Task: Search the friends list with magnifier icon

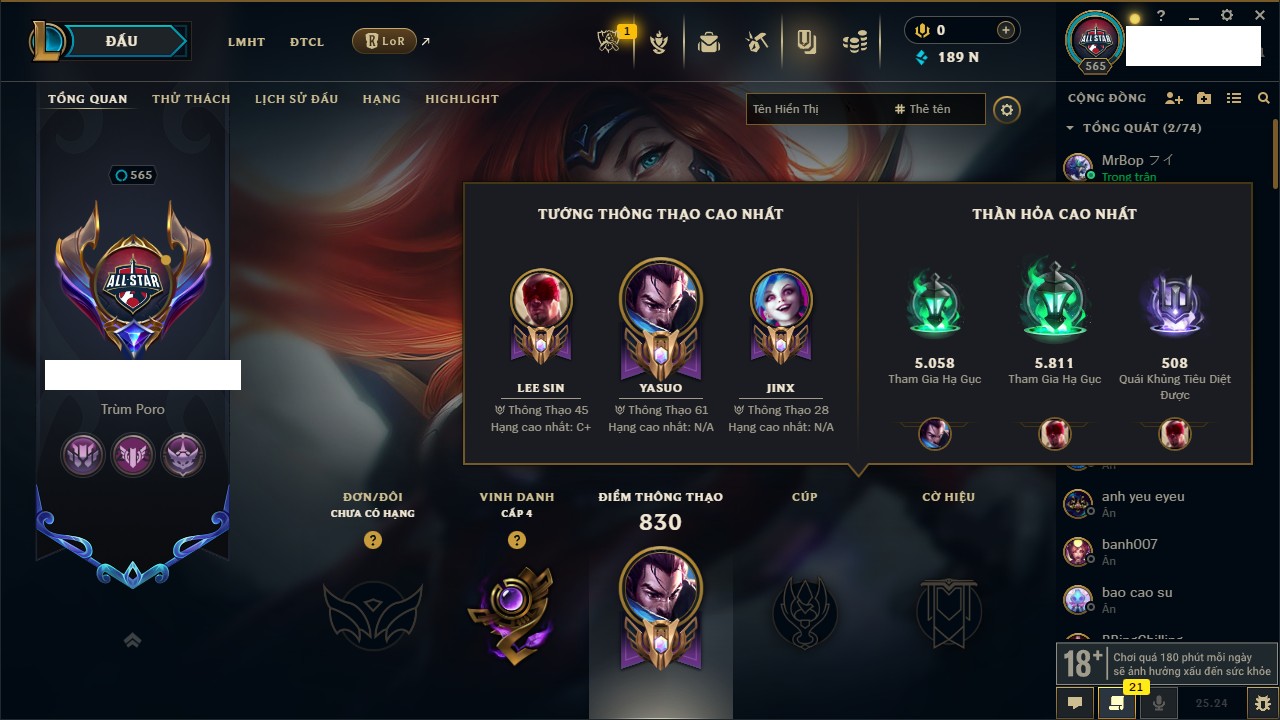Action: (1264, 99)
